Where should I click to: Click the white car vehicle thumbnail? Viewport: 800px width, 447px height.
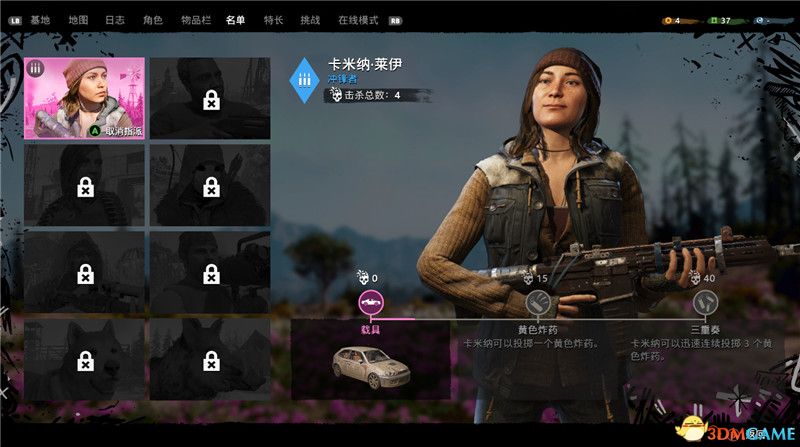(370, 368)
